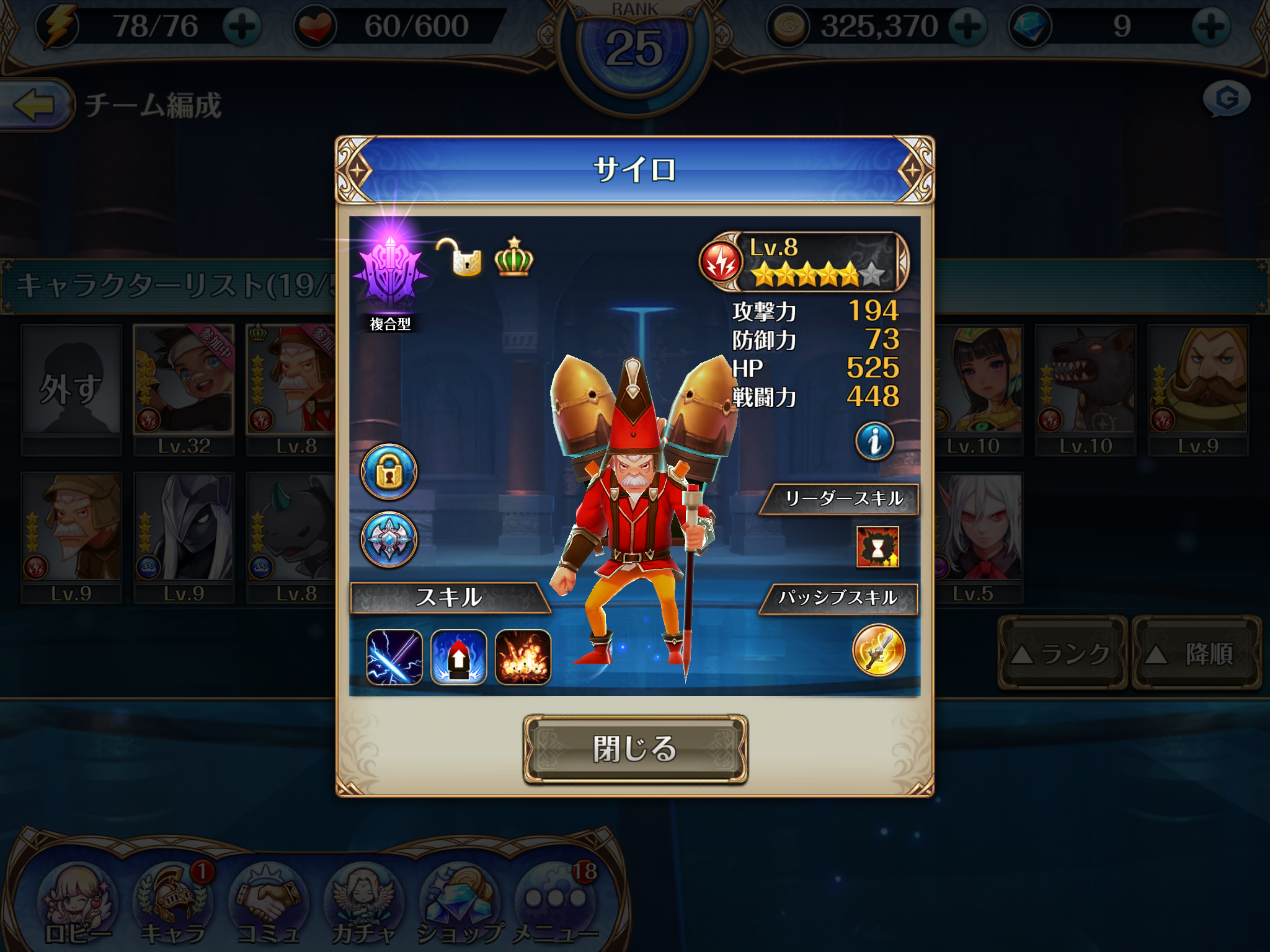Select the black wolf Lv.10 character
This screenshot has height=952, width=1270.
pyautogui.click(x=1085, y=389)
